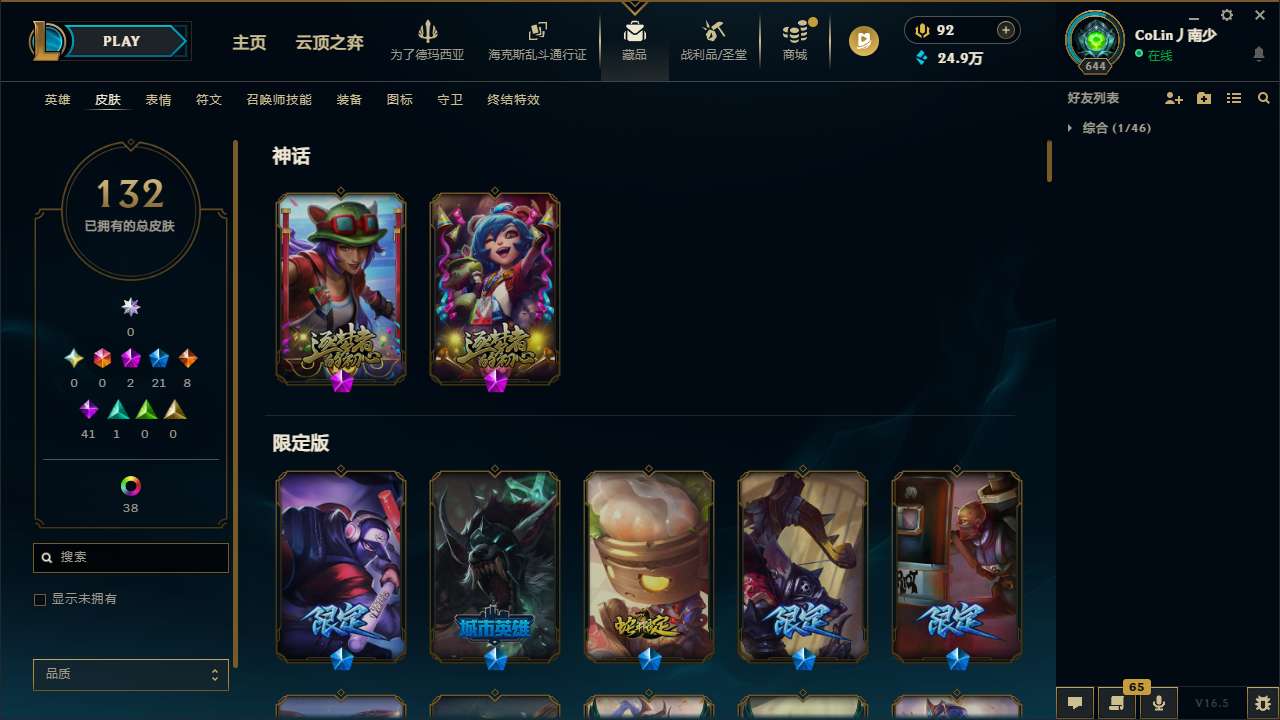Open the Teemo mythic skin thumbnail

340,288
